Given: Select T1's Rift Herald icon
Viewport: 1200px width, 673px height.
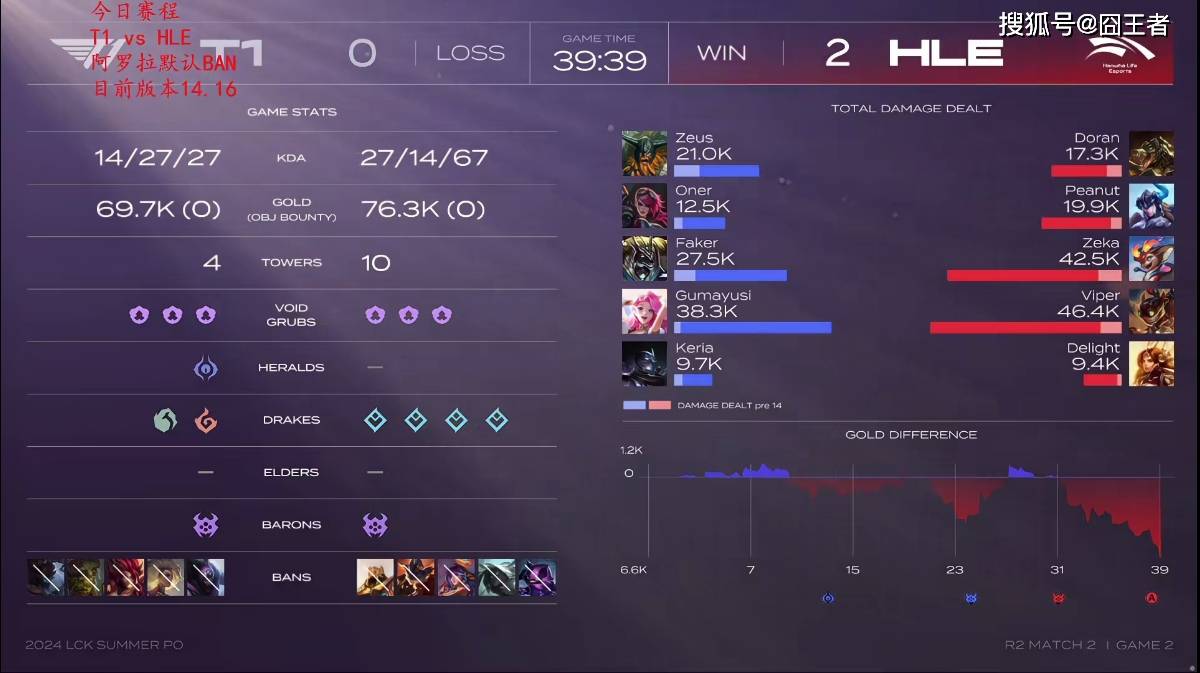Looking at the screenshot, I should (206, 368).
